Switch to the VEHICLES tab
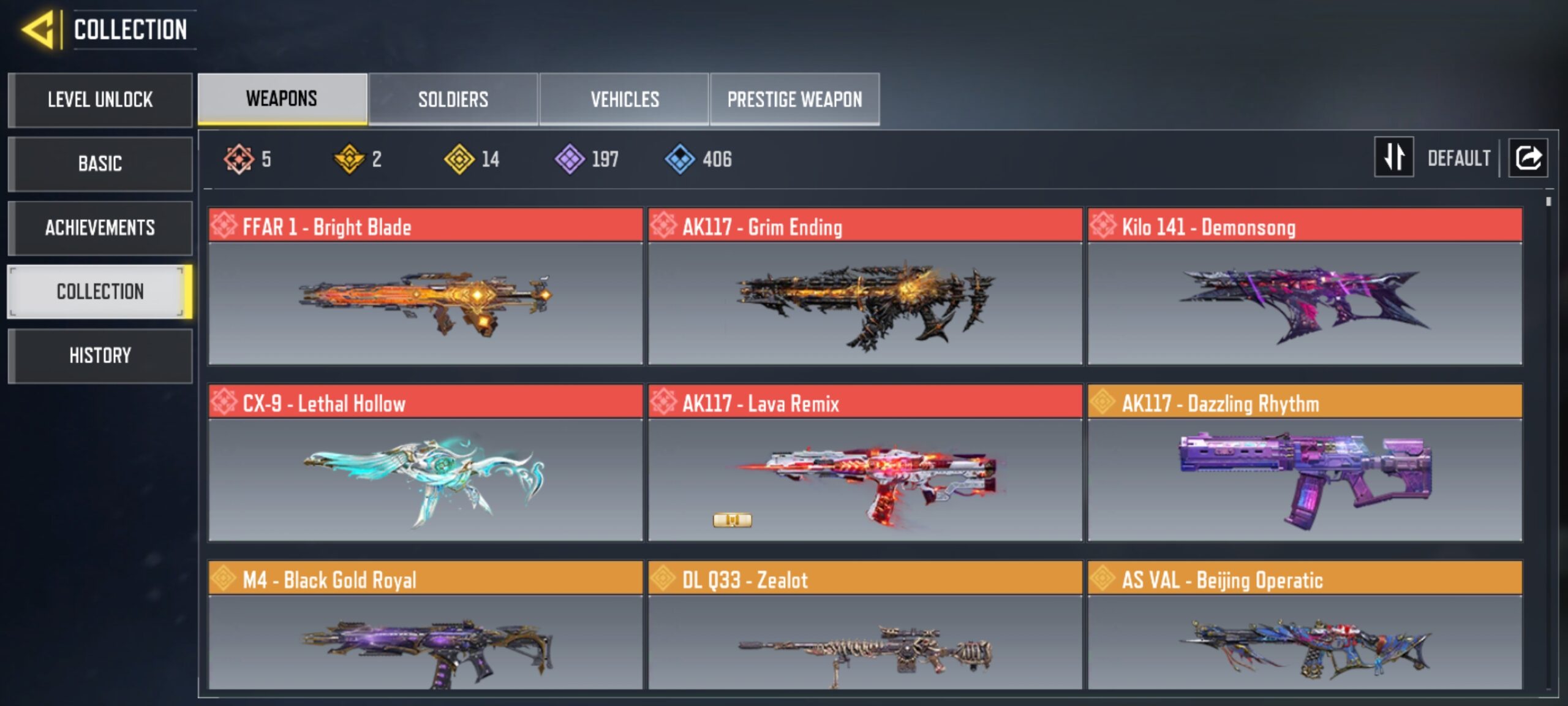The height and width of the screenshot is (706, 1568). click(625, 99)
